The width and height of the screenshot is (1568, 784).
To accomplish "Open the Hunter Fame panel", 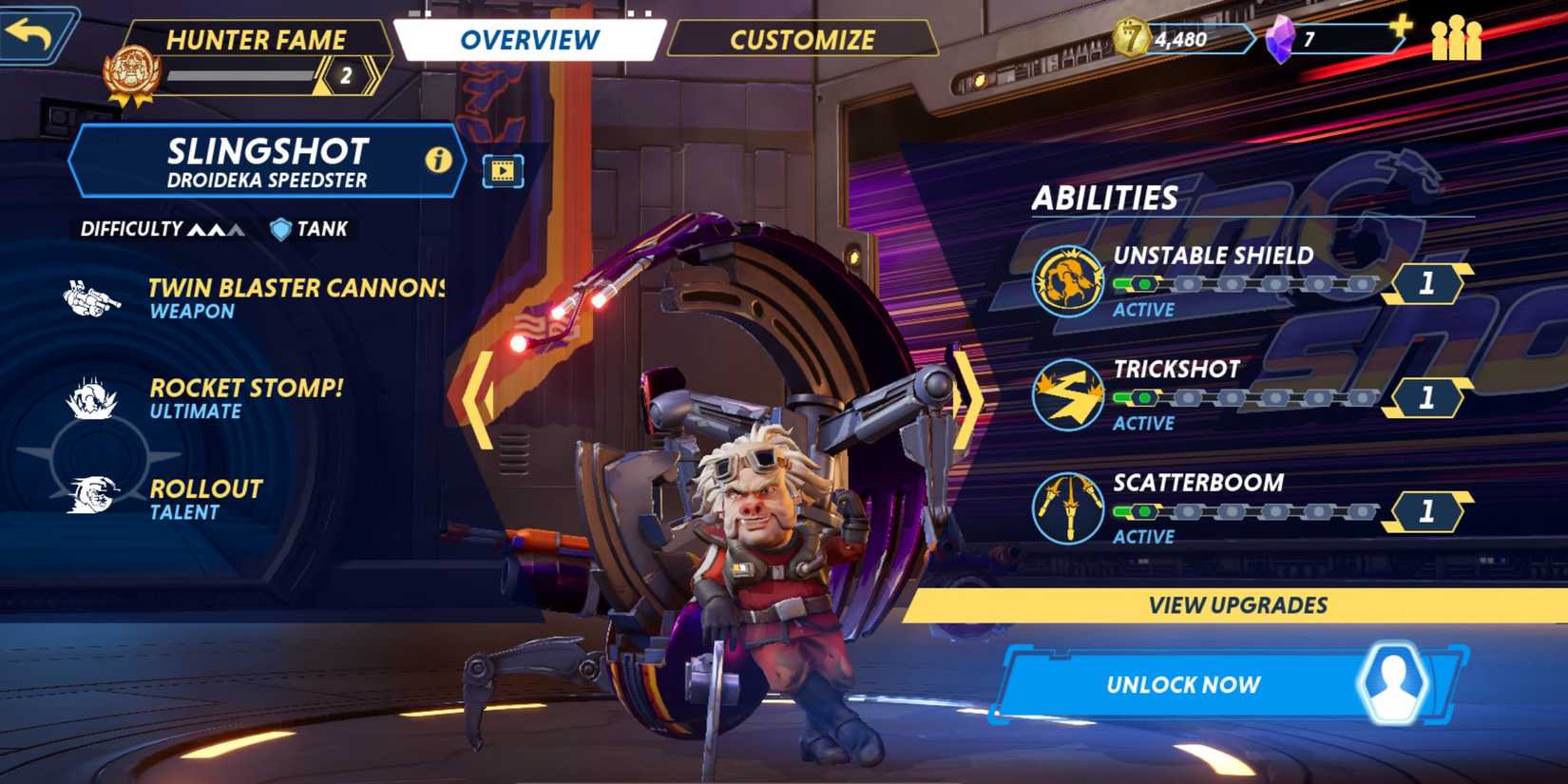I will (x=255, y=40).
